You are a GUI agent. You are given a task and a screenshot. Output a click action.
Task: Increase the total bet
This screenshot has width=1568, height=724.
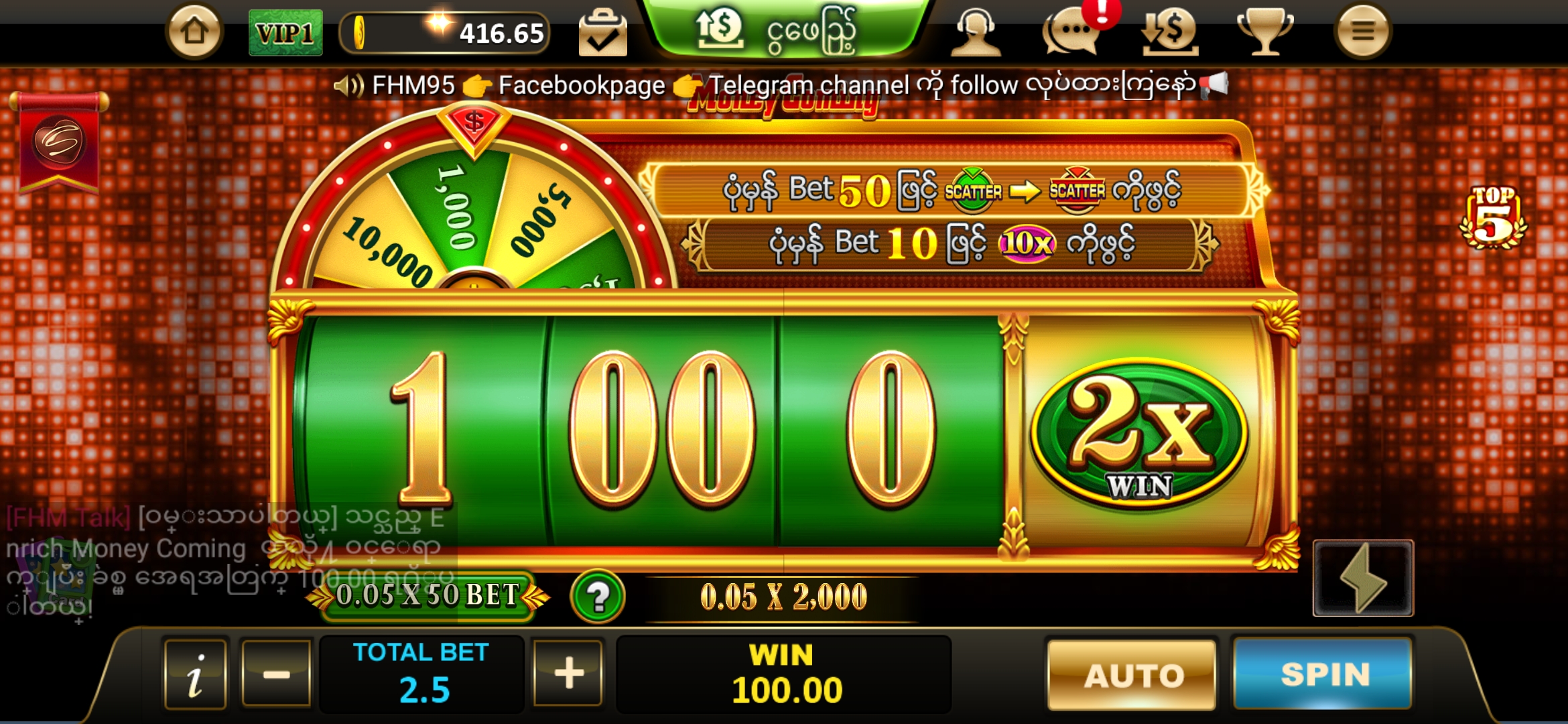pyautogui.click(x=568, y=674)
